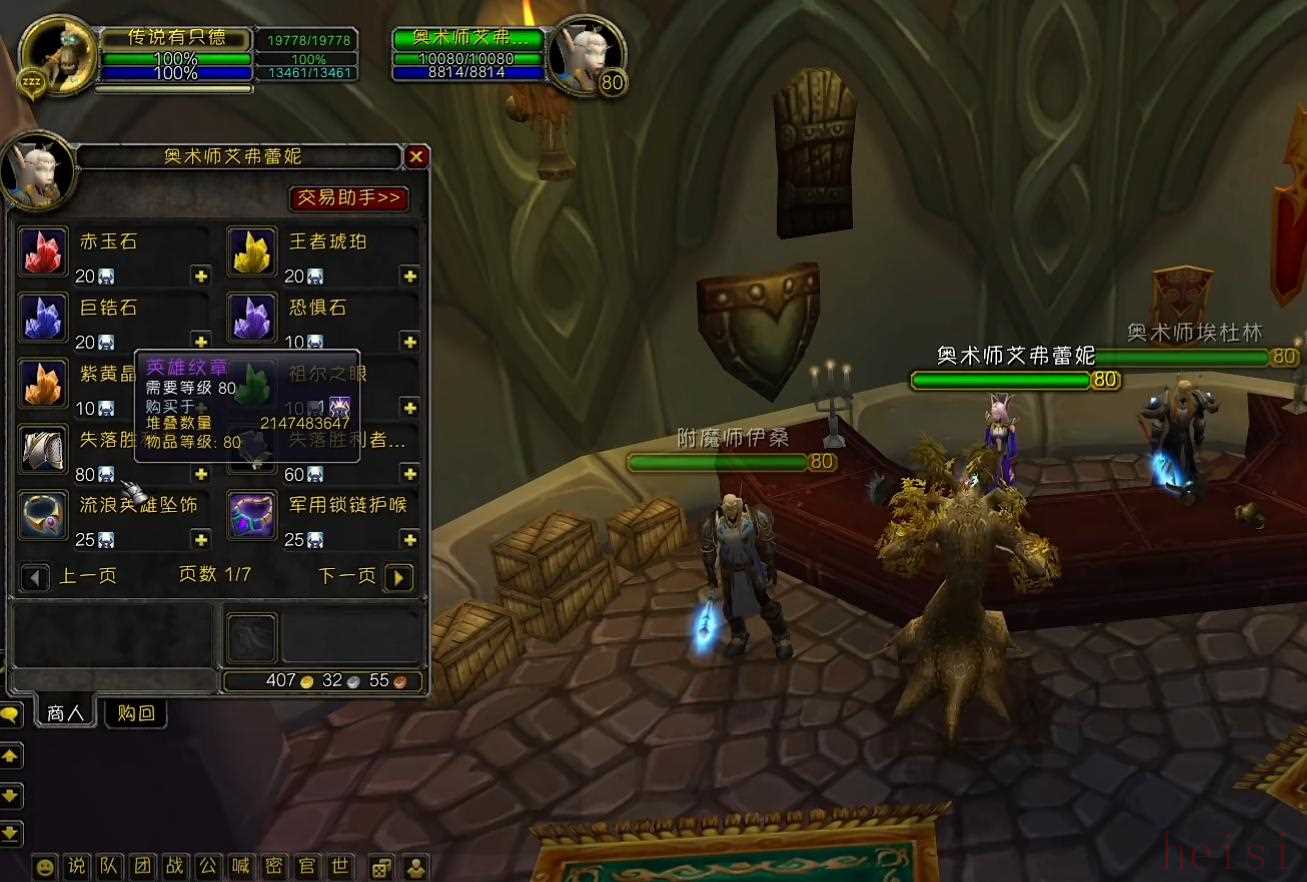Choose the 流浪英雄坠饰 necklace item
Image resolution: width=1307 pixels, height=882 pixels.
pyautogui.click(x=43, y=515)
